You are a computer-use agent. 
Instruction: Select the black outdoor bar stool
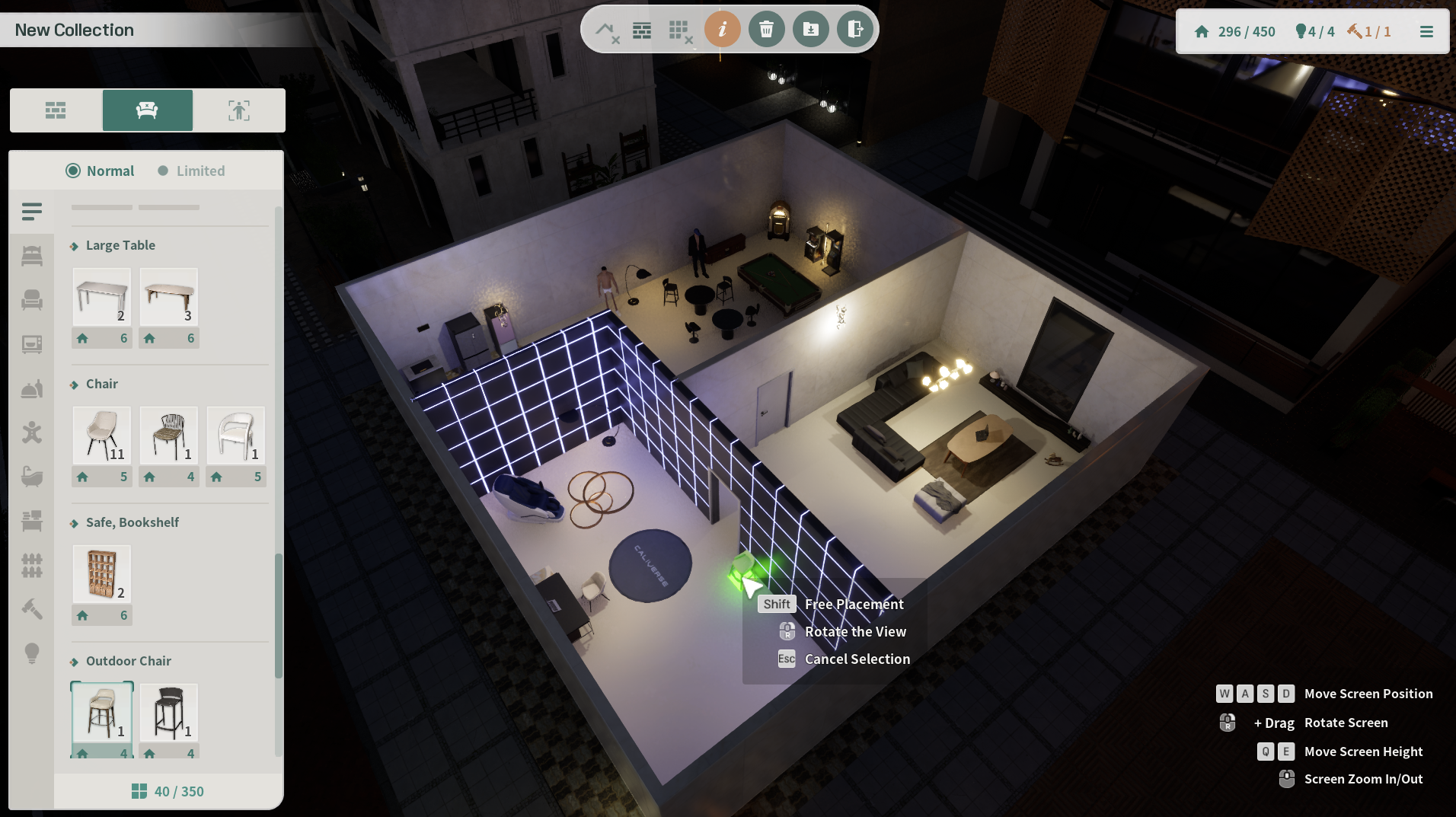point(169,713)
